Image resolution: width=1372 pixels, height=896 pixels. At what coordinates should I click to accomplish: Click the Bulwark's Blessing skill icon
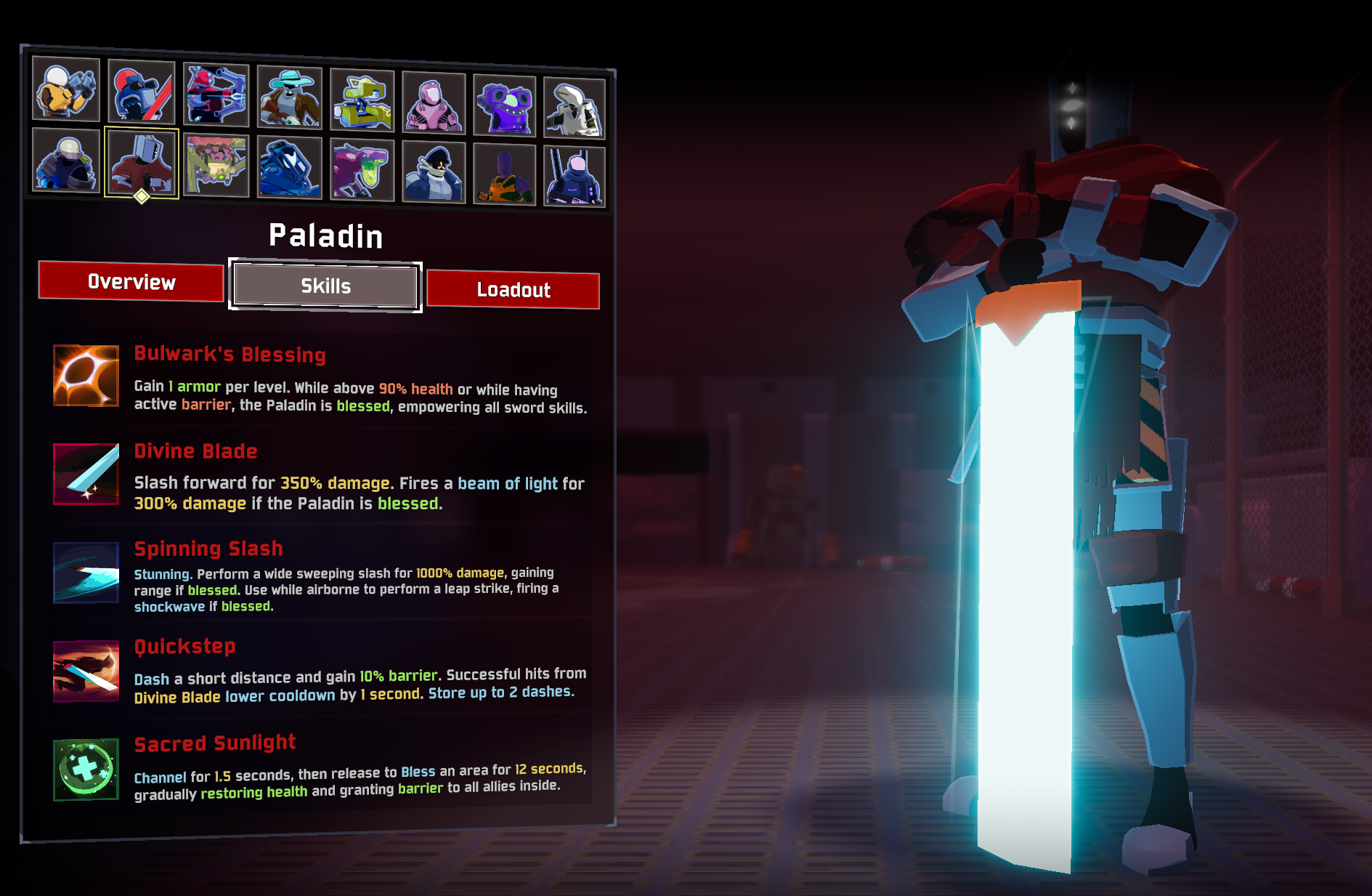pos(86,375)
